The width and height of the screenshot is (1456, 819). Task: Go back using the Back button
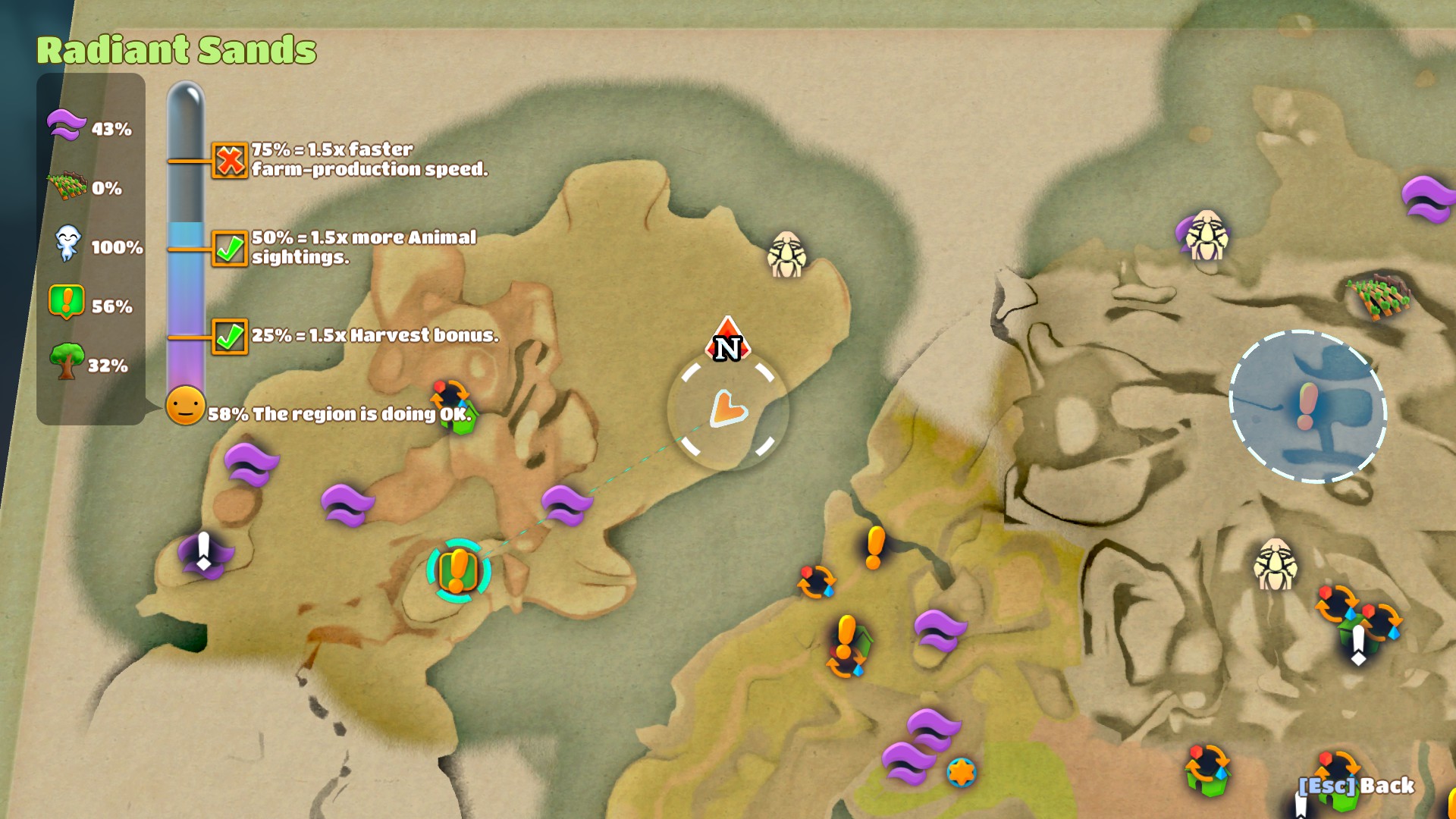tap(1356, 786)
